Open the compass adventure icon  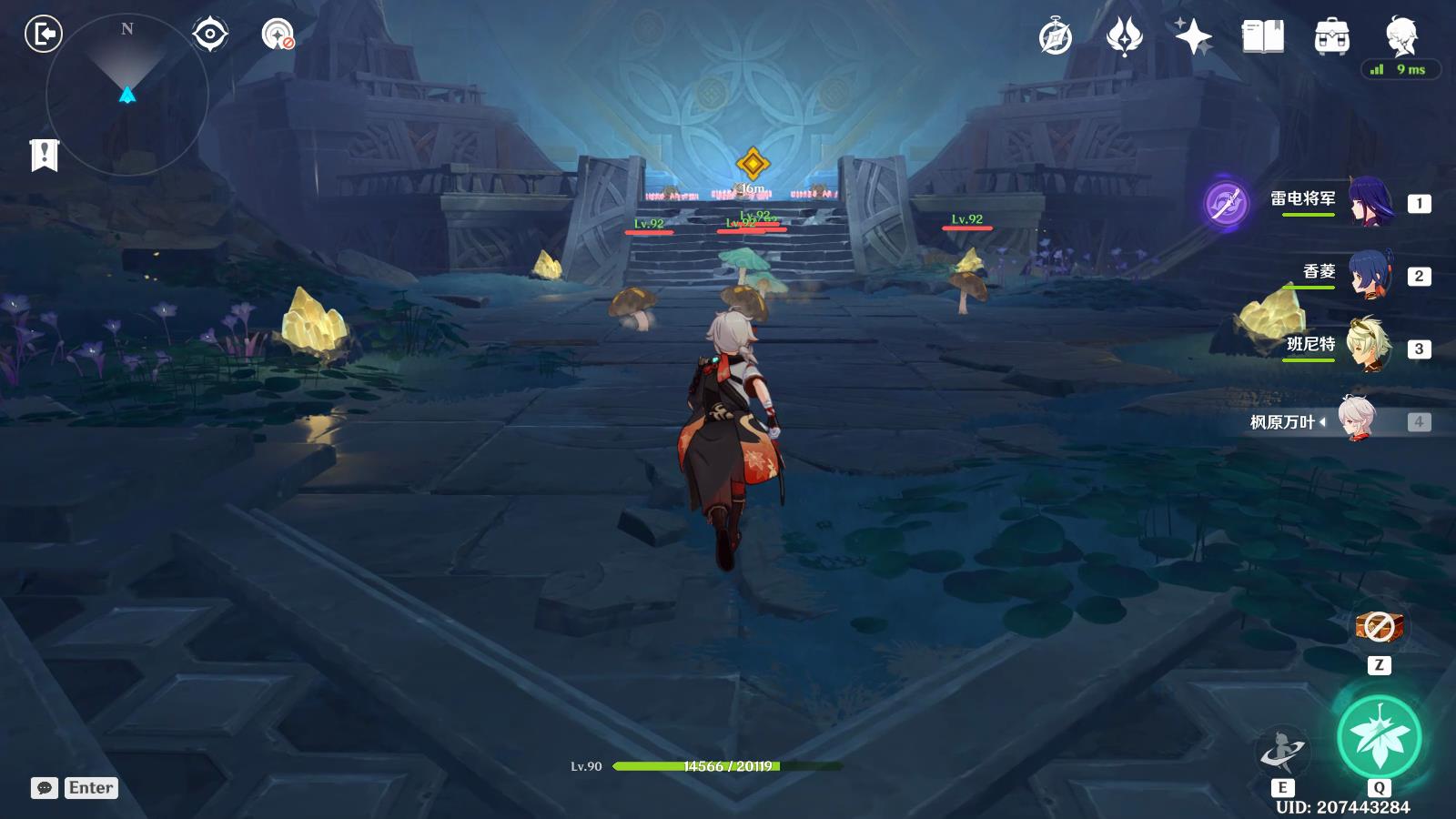[1056, 37]
